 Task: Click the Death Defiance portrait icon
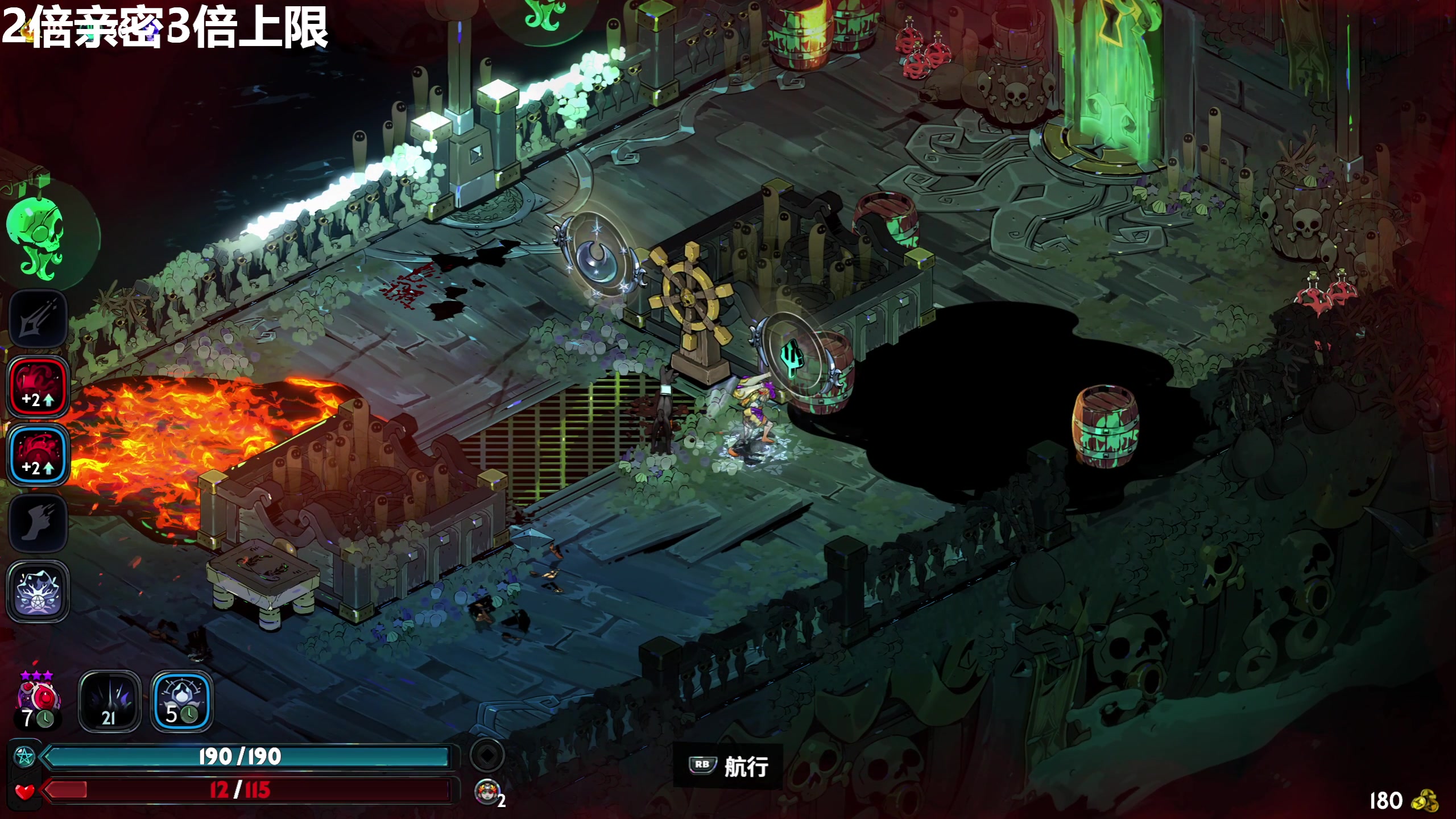click(487, 792)
